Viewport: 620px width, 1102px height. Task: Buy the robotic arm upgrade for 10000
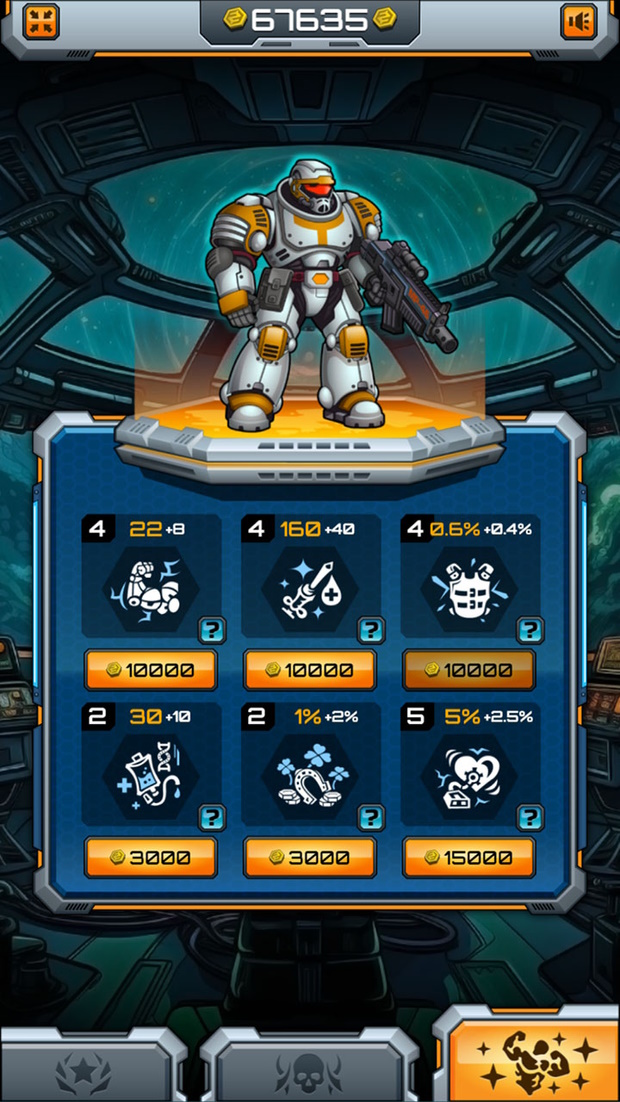[x=150, y=670]
